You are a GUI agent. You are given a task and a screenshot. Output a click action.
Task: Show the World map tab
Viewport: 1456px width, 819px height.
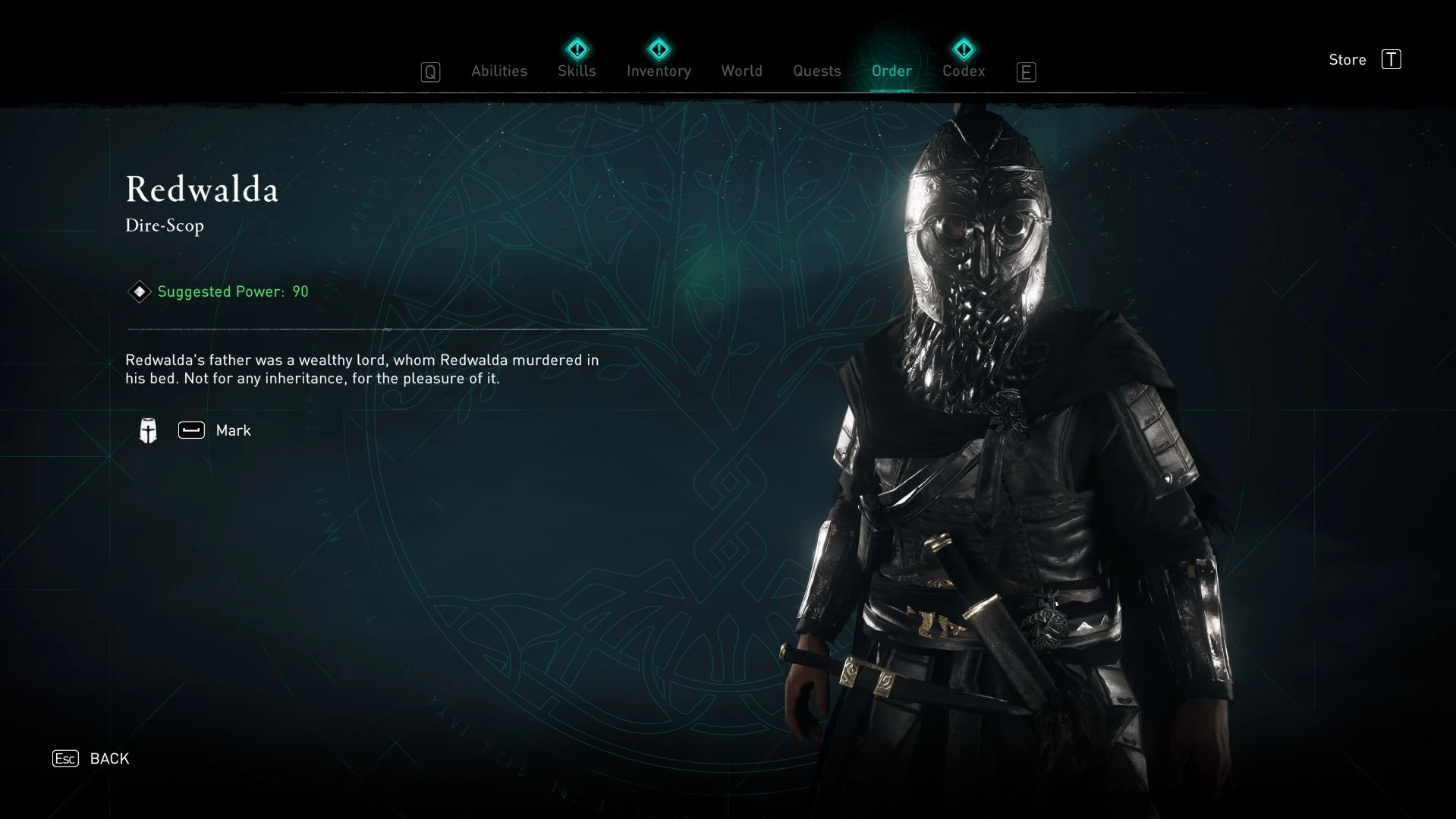point(741,71)
